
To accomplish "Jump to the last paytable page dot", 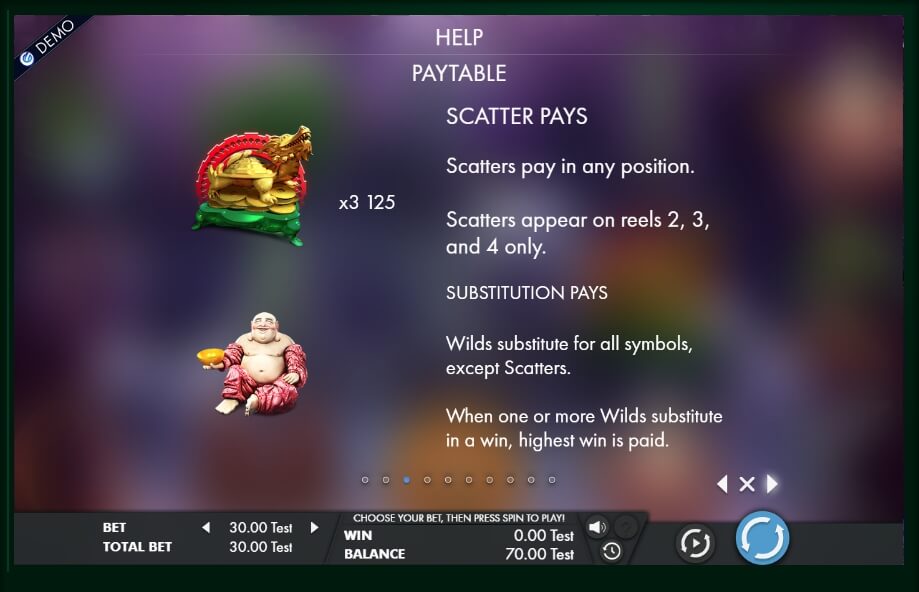I will click(552, 480).
